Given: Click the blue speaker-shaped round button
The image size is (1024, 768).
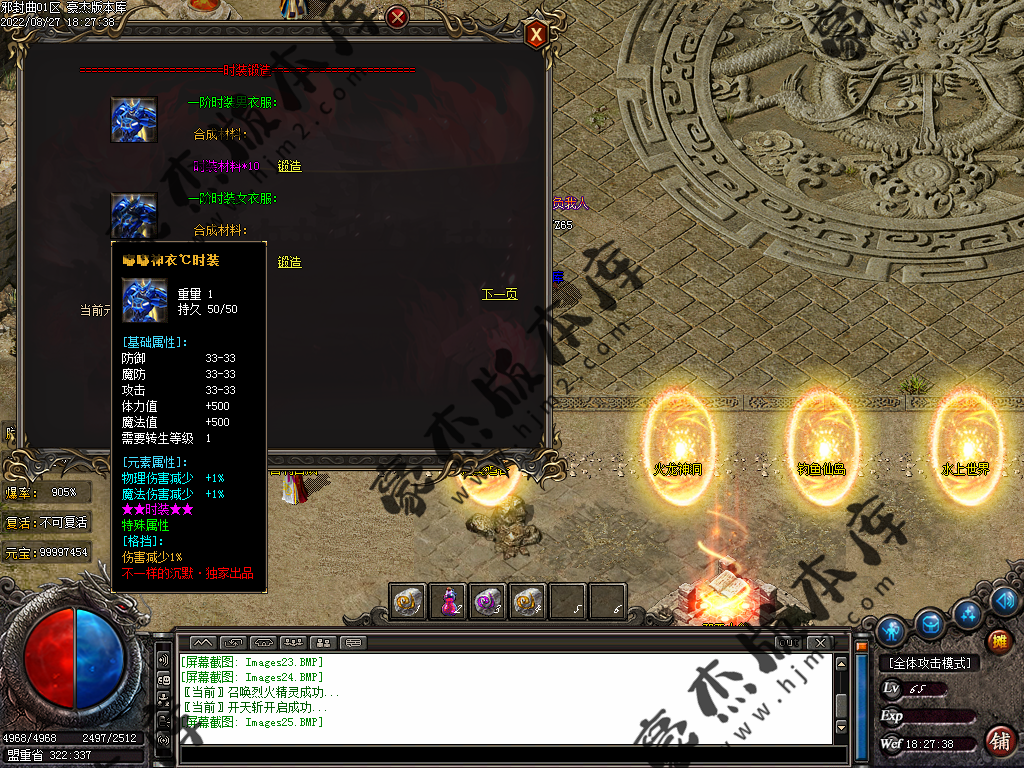Looking at the screenshot, I should coord(1006,601).
